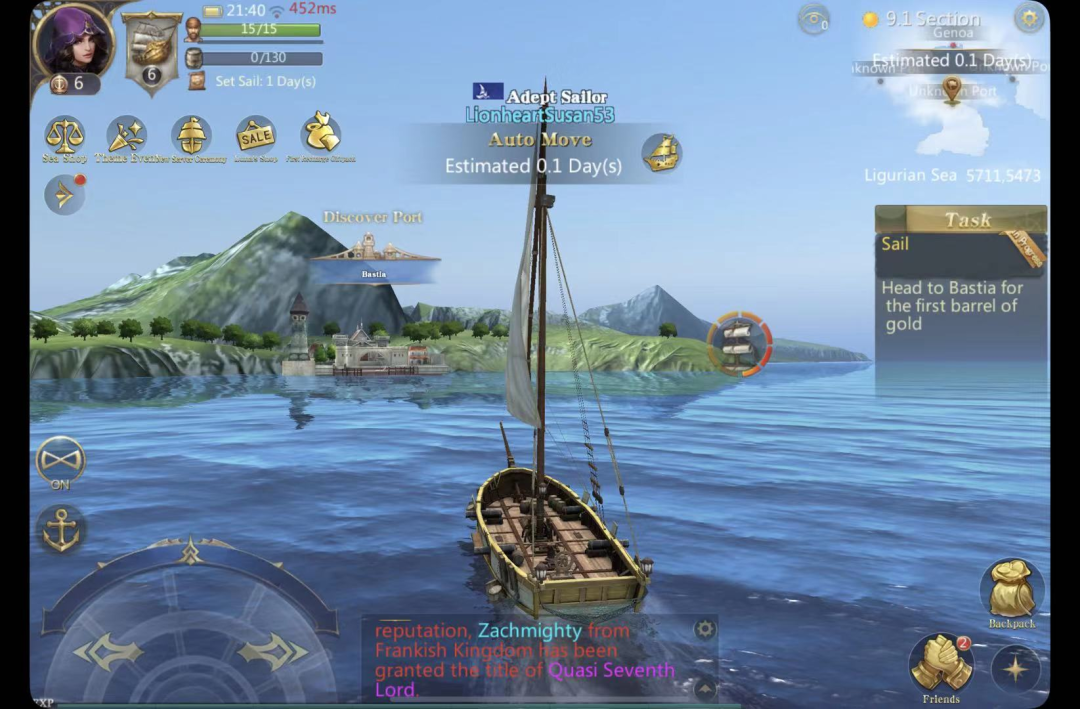Screen dimensions: 1080x709
Task: Toggle the ON bow-tie view button
Action: [61, 461]
